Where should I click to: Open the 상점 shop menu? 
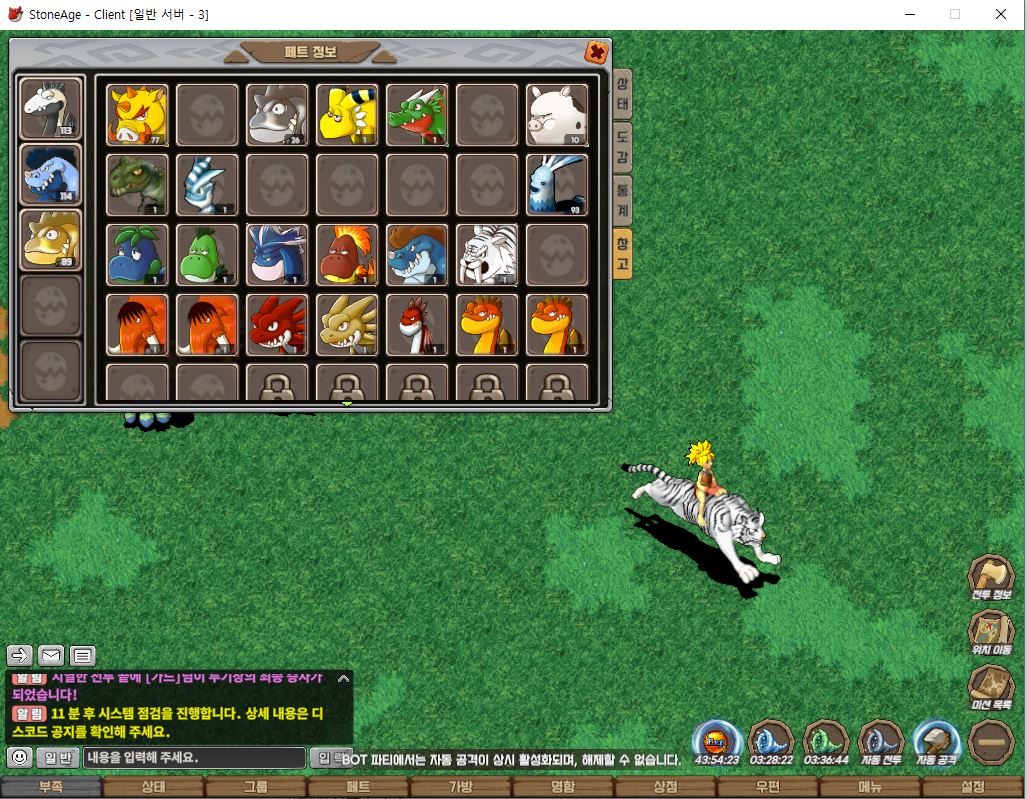(665, 788)
